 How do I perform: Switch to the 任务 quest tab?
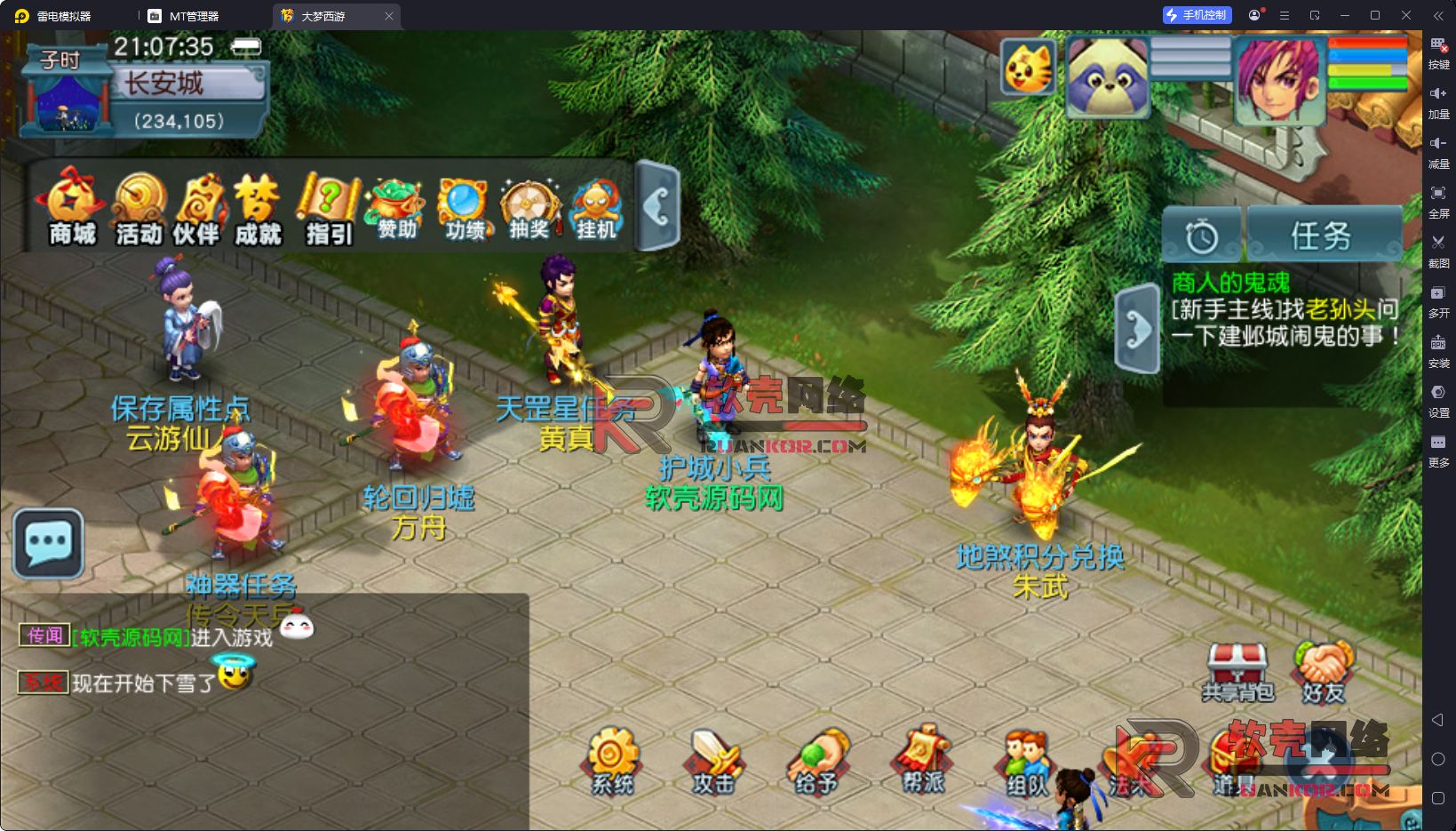pos(1324,236)
